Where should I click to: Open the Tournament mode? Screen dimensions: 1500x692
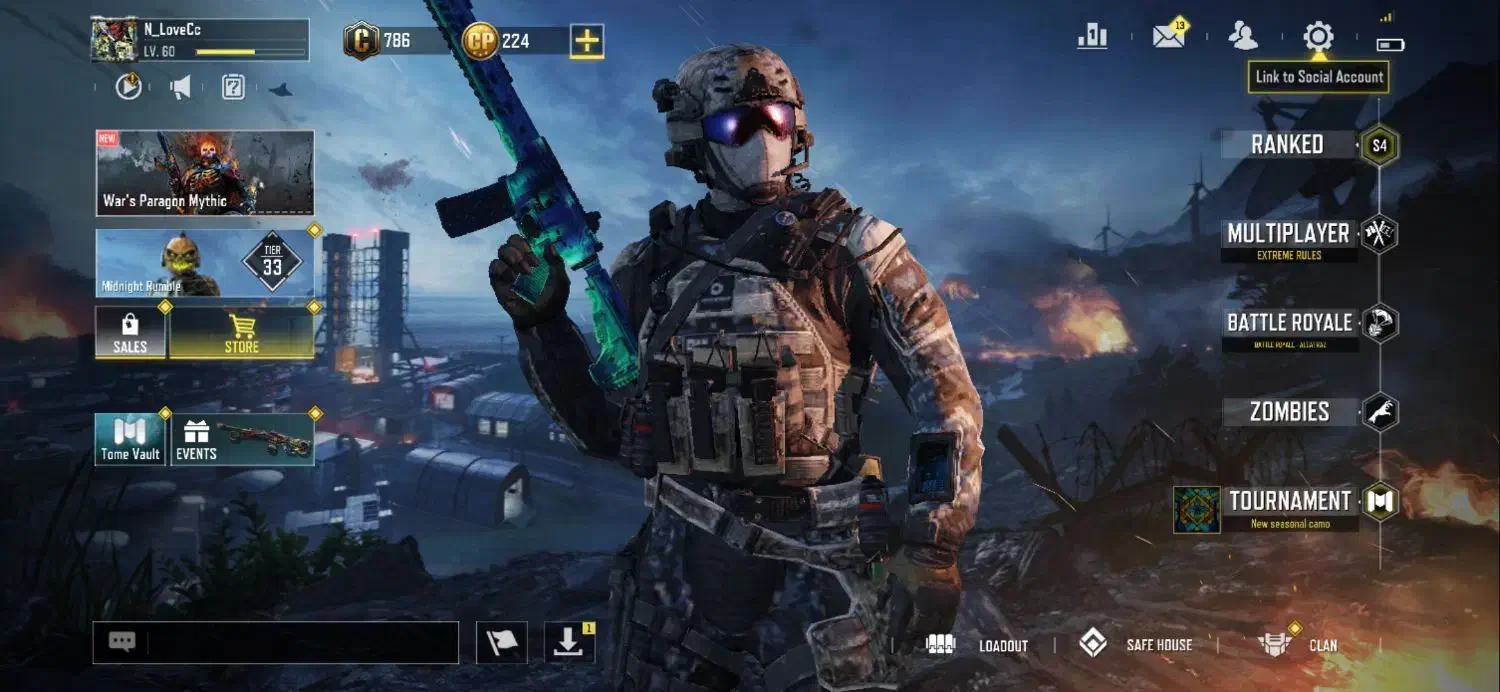(x=1289, y=502)
